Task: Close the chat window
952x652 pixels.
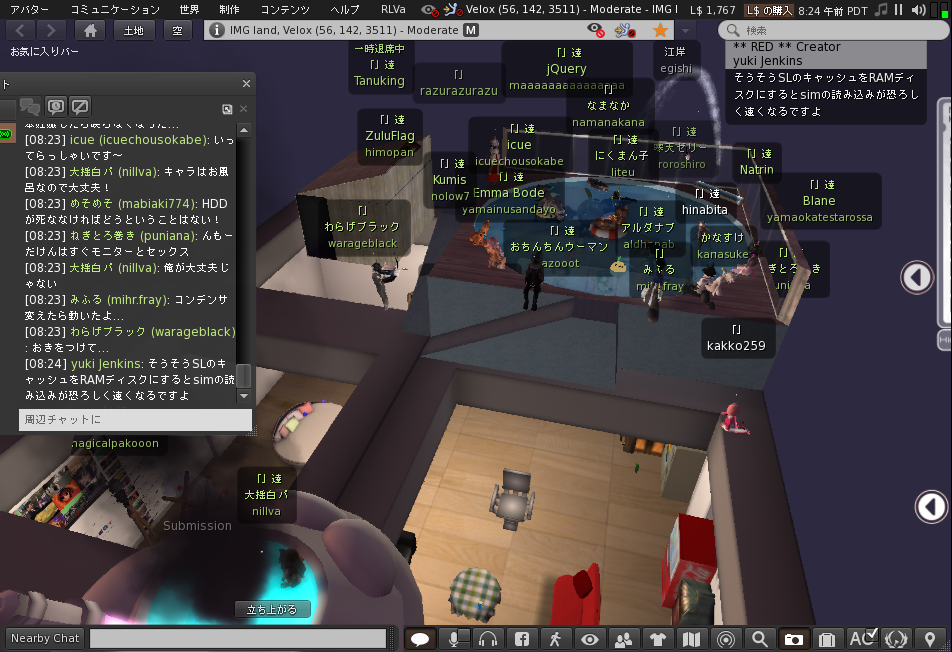Action: point(246,84)
